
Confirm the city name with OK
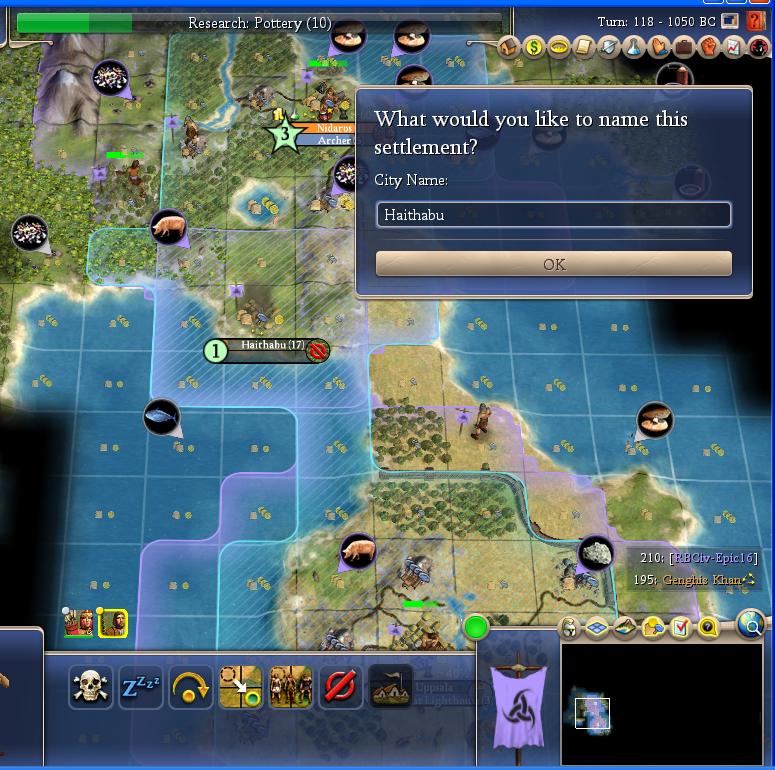coord(553,264)
